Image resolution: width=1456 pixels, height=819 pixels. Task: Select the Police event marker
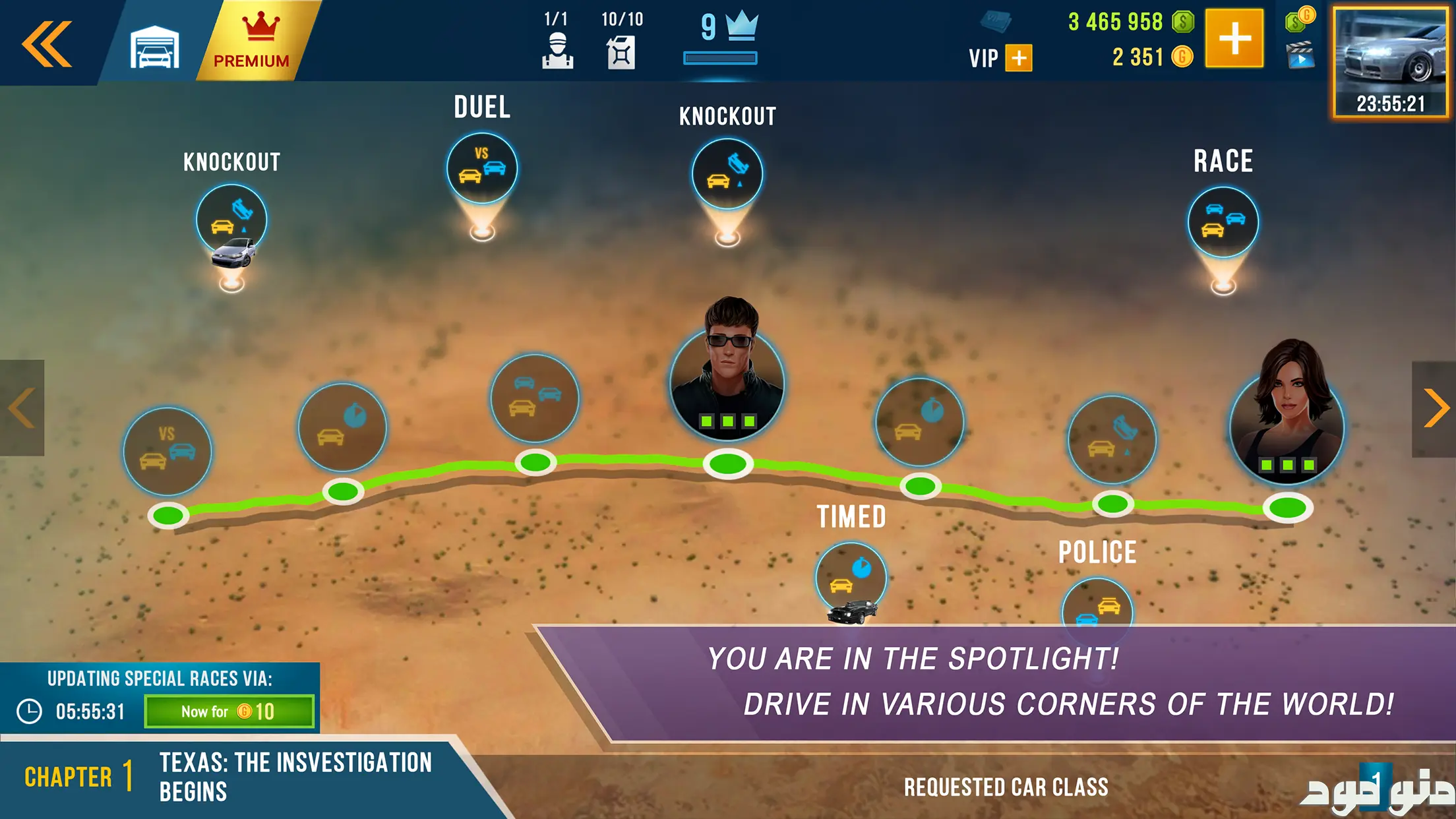[1097, 607]
